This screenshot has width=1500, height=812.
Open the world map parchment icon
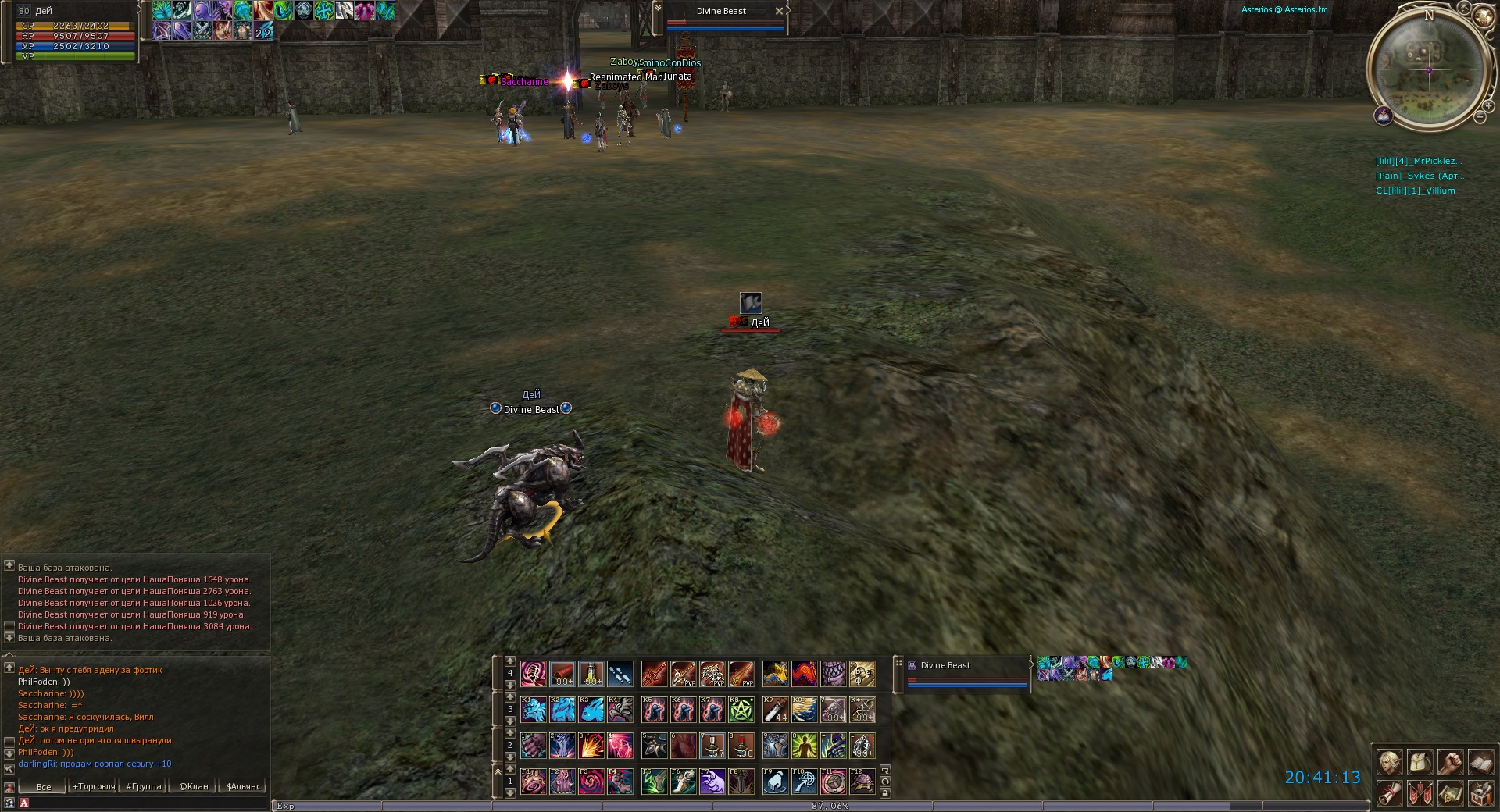pyautogui.click(x=1451, y=792)
